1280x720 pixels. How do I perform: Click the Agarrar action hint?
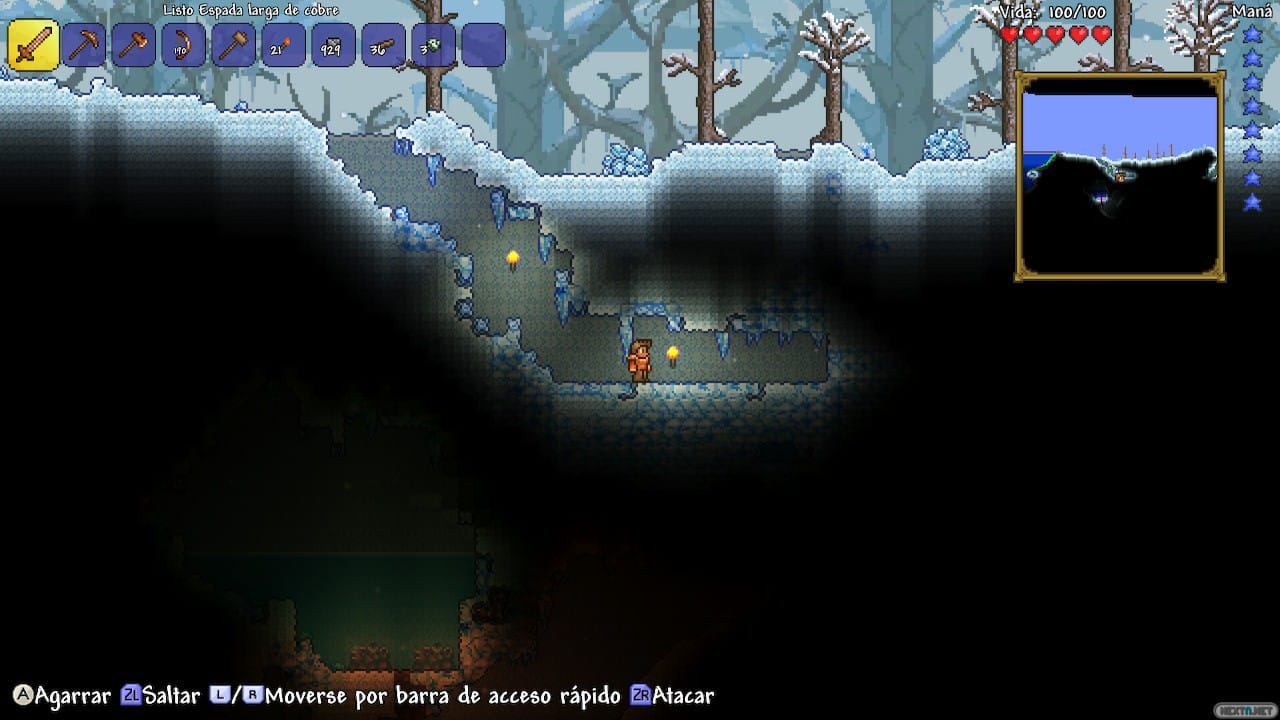point(60,695)
